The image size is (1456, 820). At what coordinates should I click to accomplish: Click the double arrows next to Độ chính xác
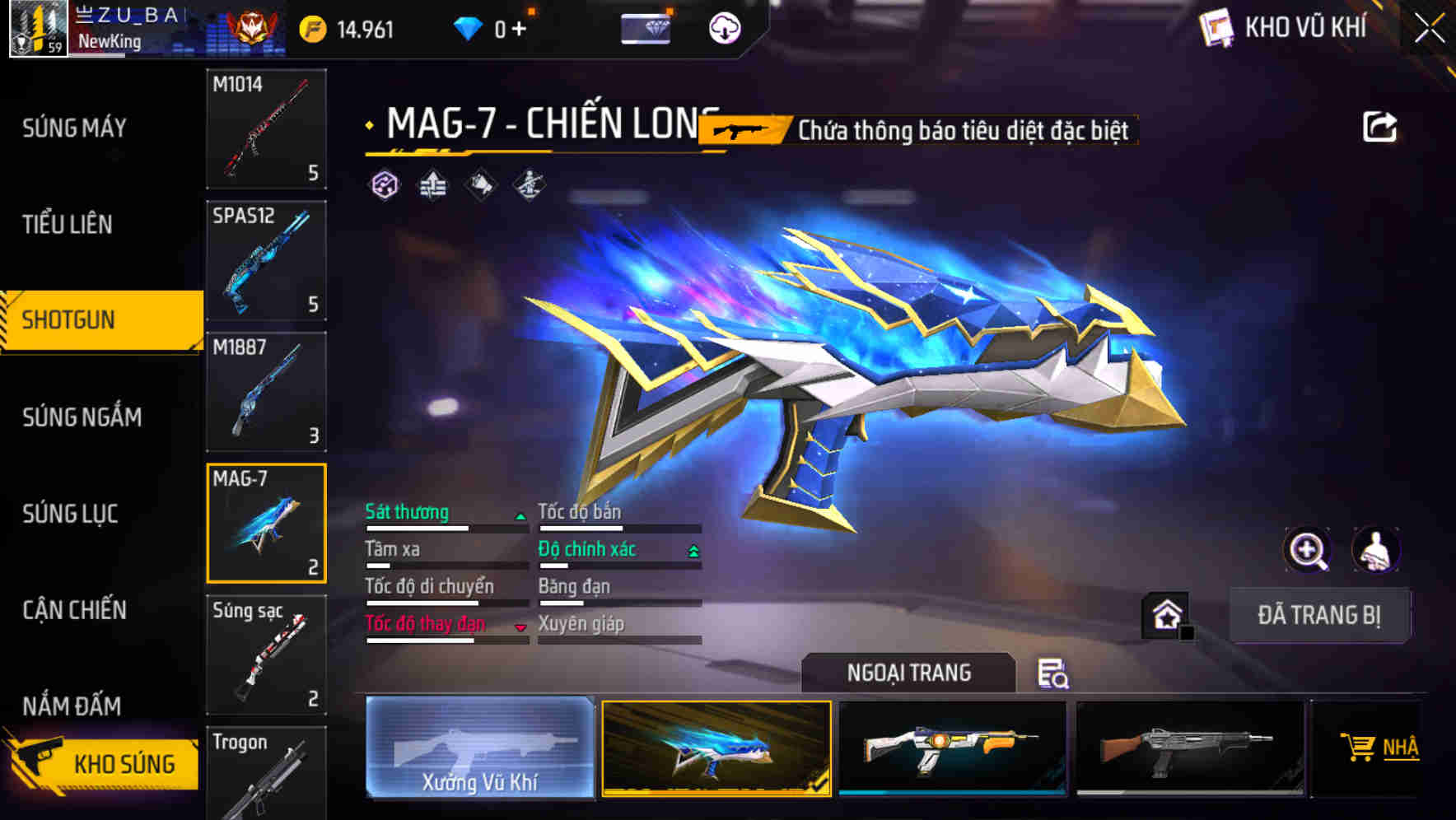pyautogui.click(x=693, y=550)
